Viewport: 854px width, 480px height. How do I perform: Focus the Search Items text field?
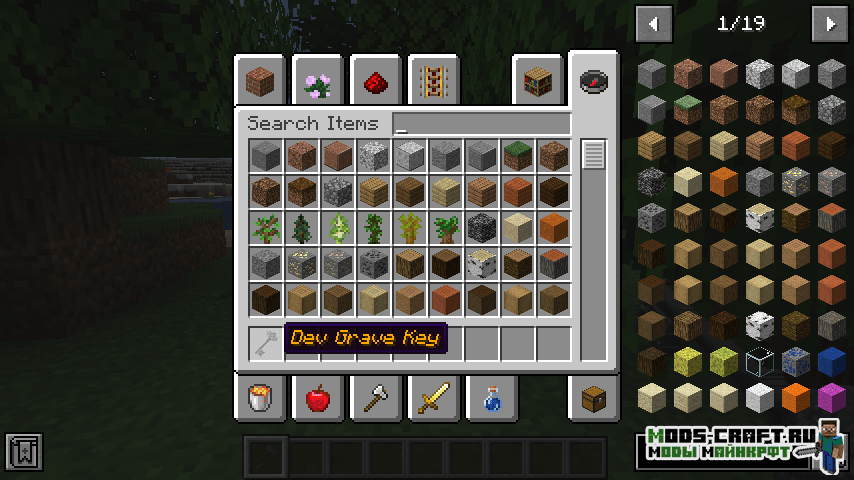point(482,124)
